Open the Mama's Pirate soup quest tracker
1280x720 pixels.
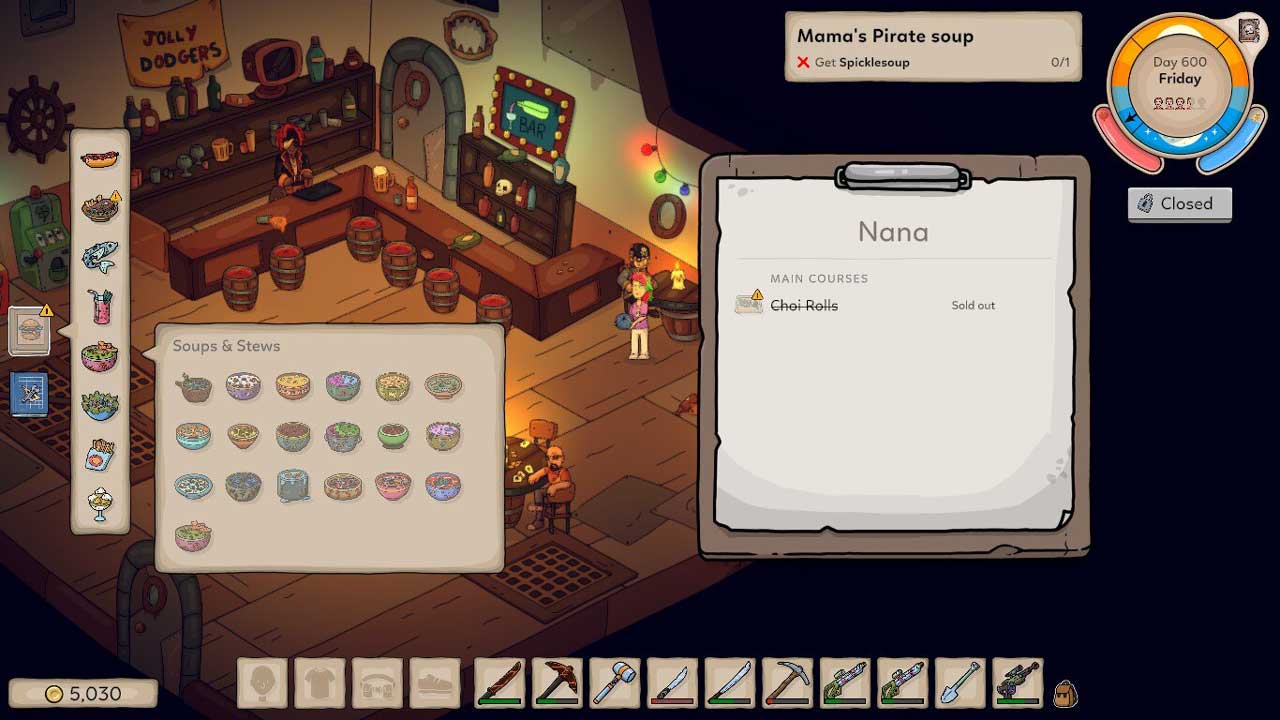pyautogui.click(x=932, y=47)
